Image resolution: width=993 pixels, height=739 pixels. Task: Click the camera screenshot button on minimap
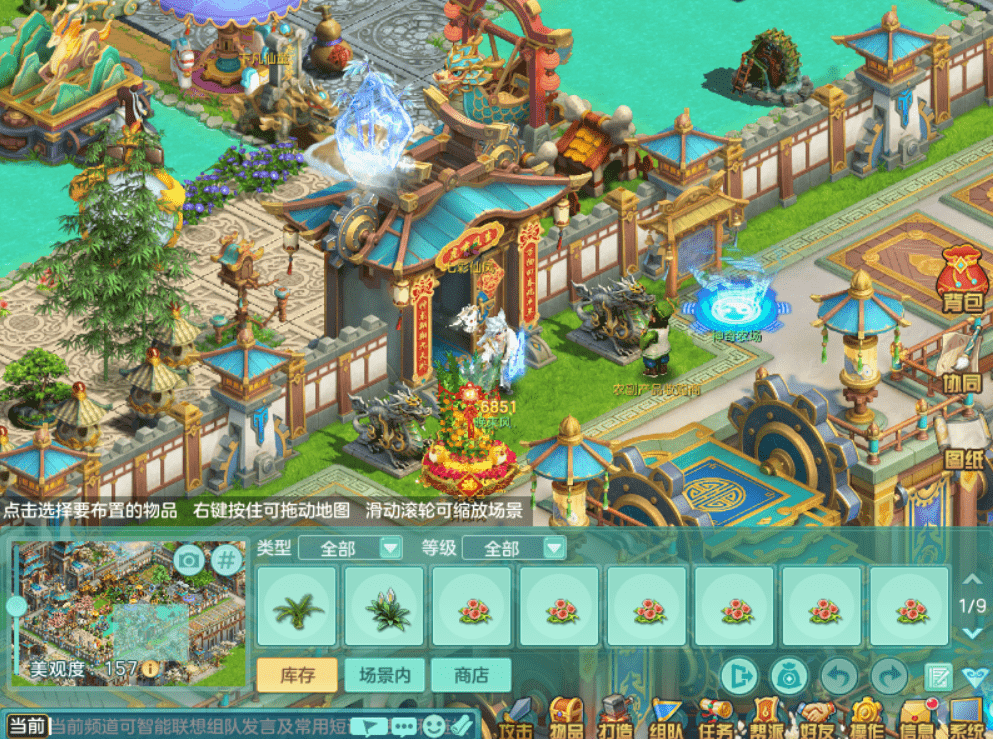click(189, 560)
